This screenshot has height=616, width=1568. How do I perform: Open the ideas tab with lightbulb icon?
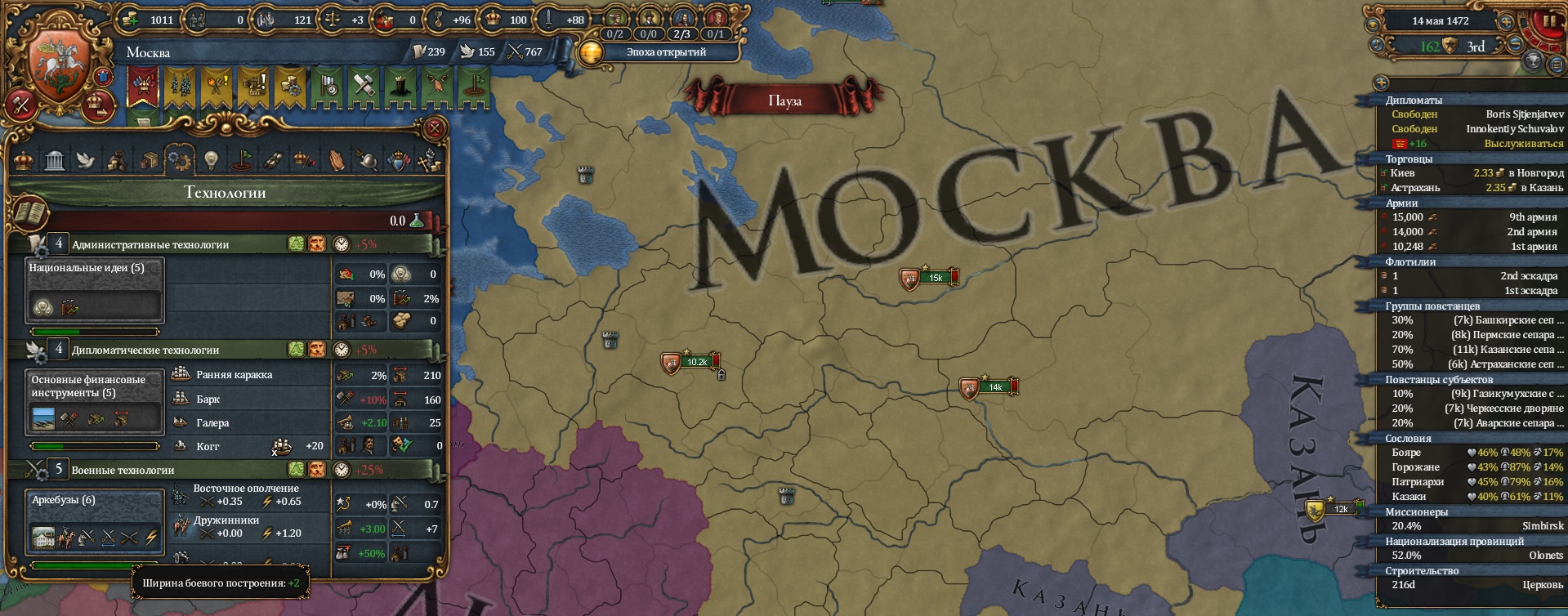[209, 159]
